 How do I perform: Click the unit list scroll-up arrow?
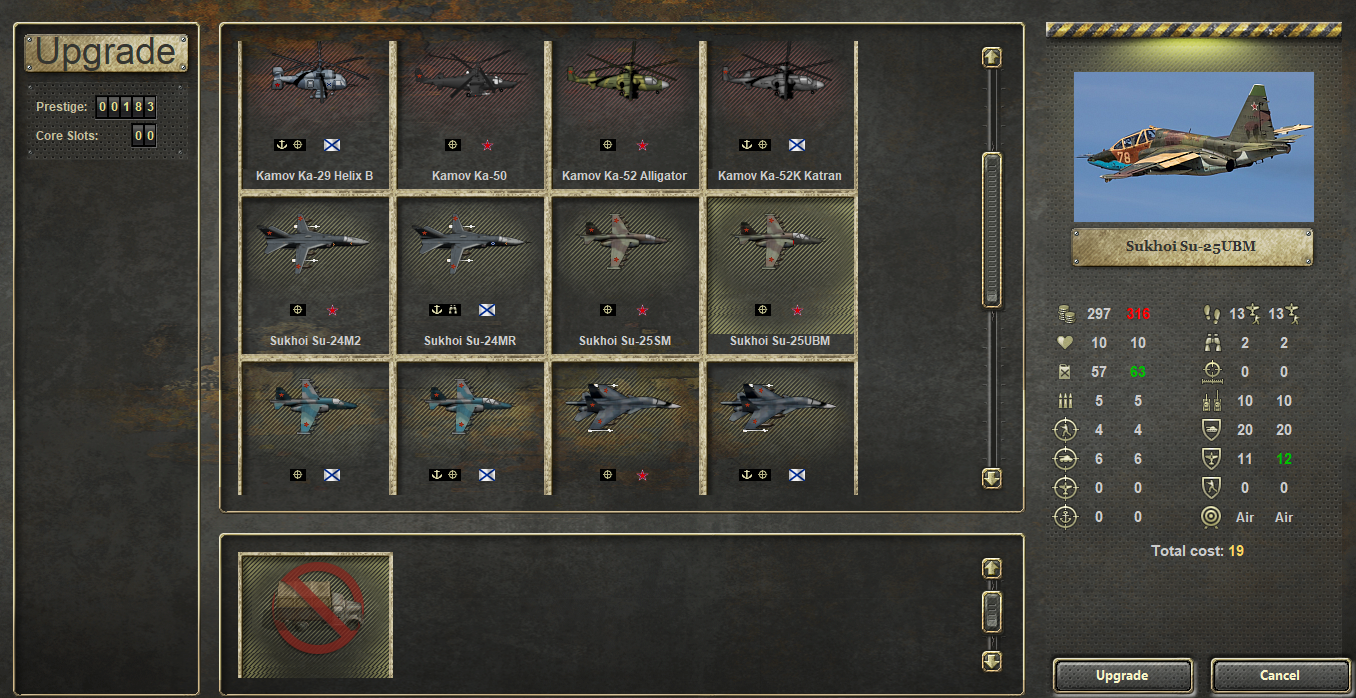click(991, 57)
